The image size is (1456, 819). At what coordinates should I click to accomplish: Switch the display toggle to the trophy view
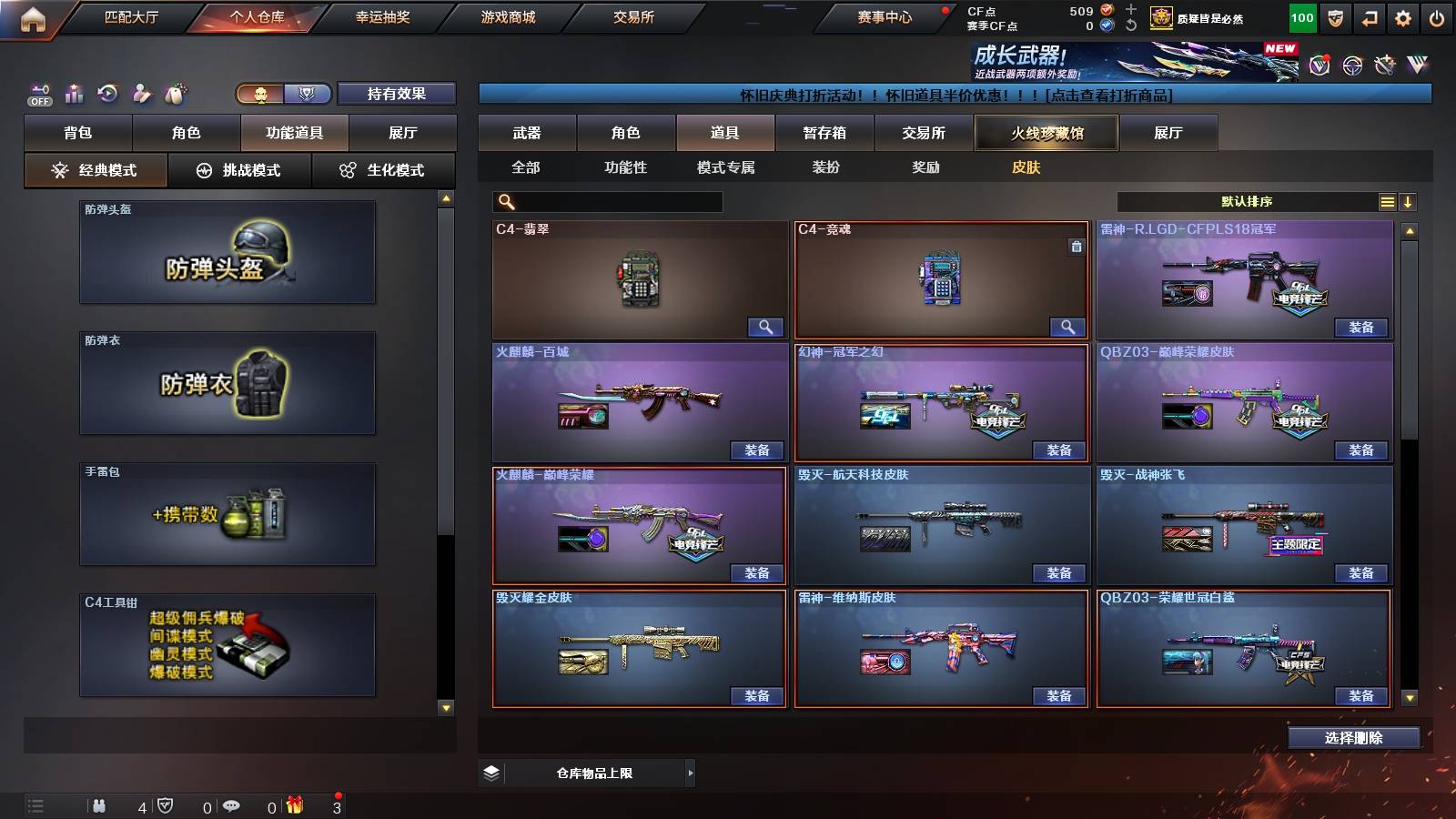click(308, 93)
